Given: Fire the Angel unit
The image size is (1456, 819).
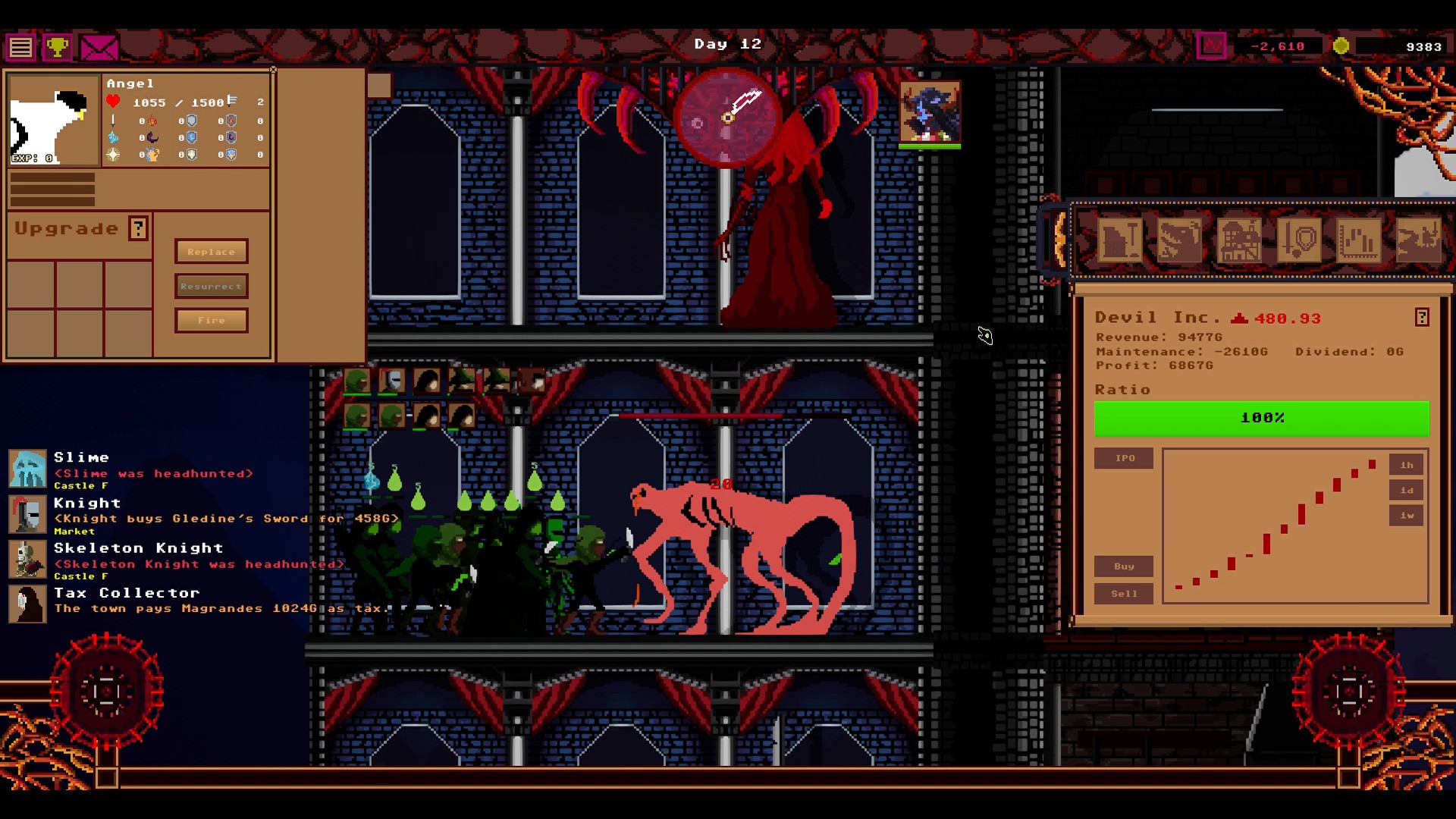Looking at the screenshot, I should [211, 320].
